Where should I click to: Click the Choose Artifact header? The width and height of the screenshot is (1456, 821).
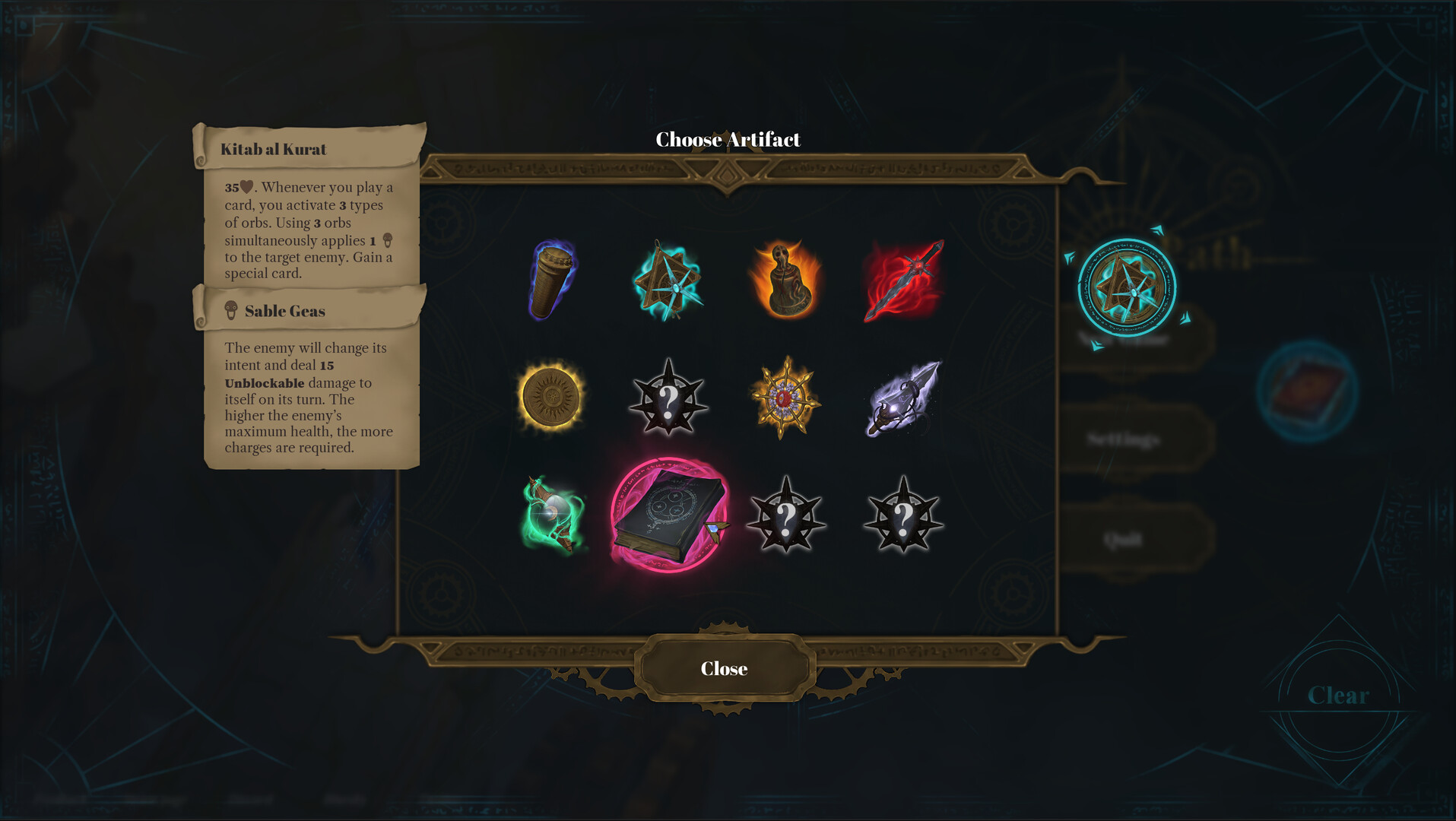(x=728, y=140)
